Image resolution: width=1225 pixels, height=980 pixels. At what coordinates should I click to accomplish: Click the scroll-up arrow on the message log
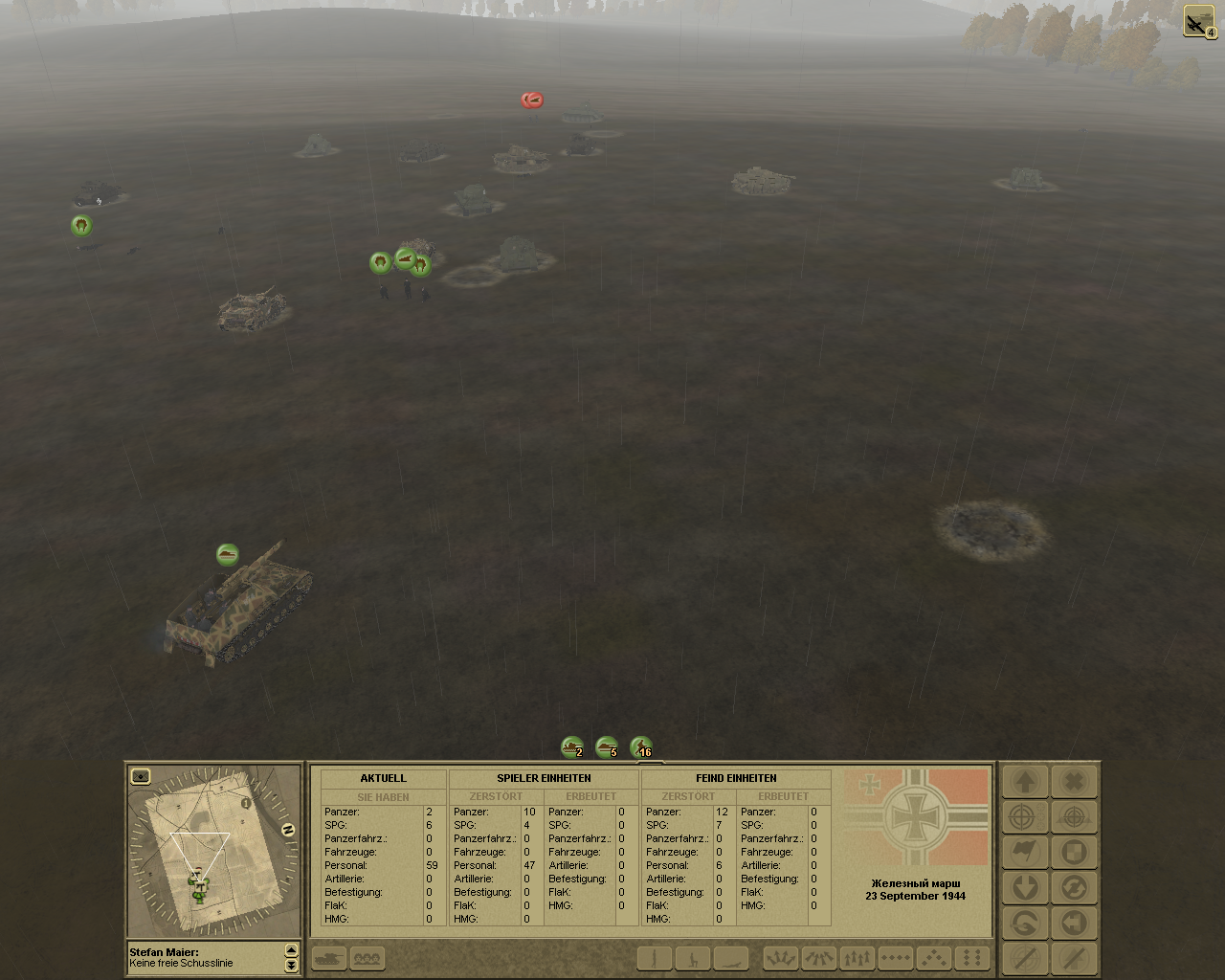click(290, 951)
